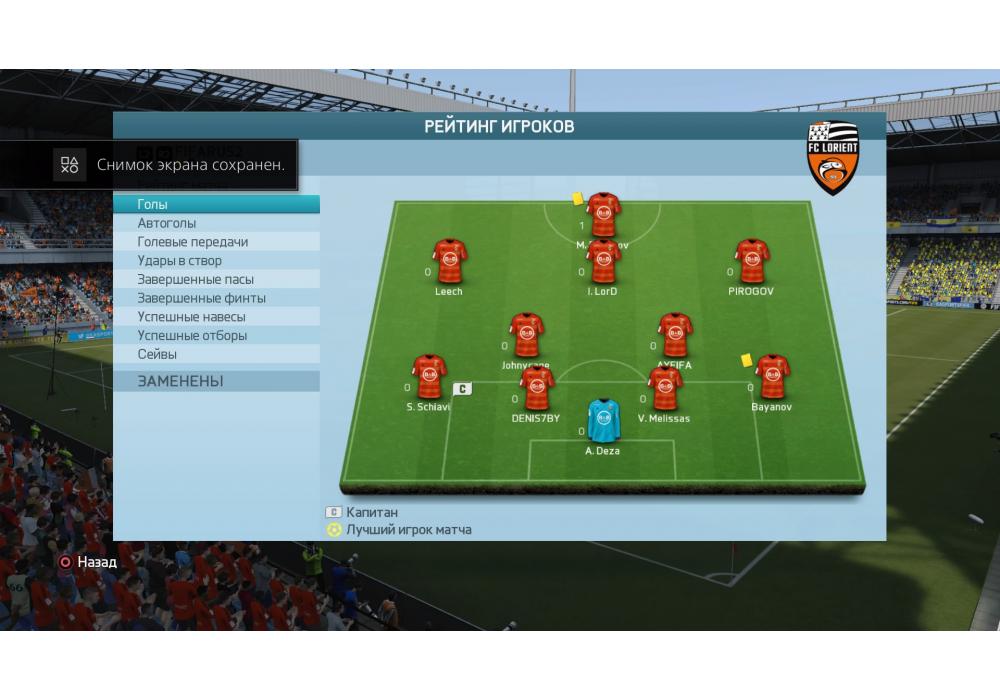Choose Bayanov's player shirt
Viewport: 1000px width, 700px height.
pyautogui.click(x=772, y=377)
